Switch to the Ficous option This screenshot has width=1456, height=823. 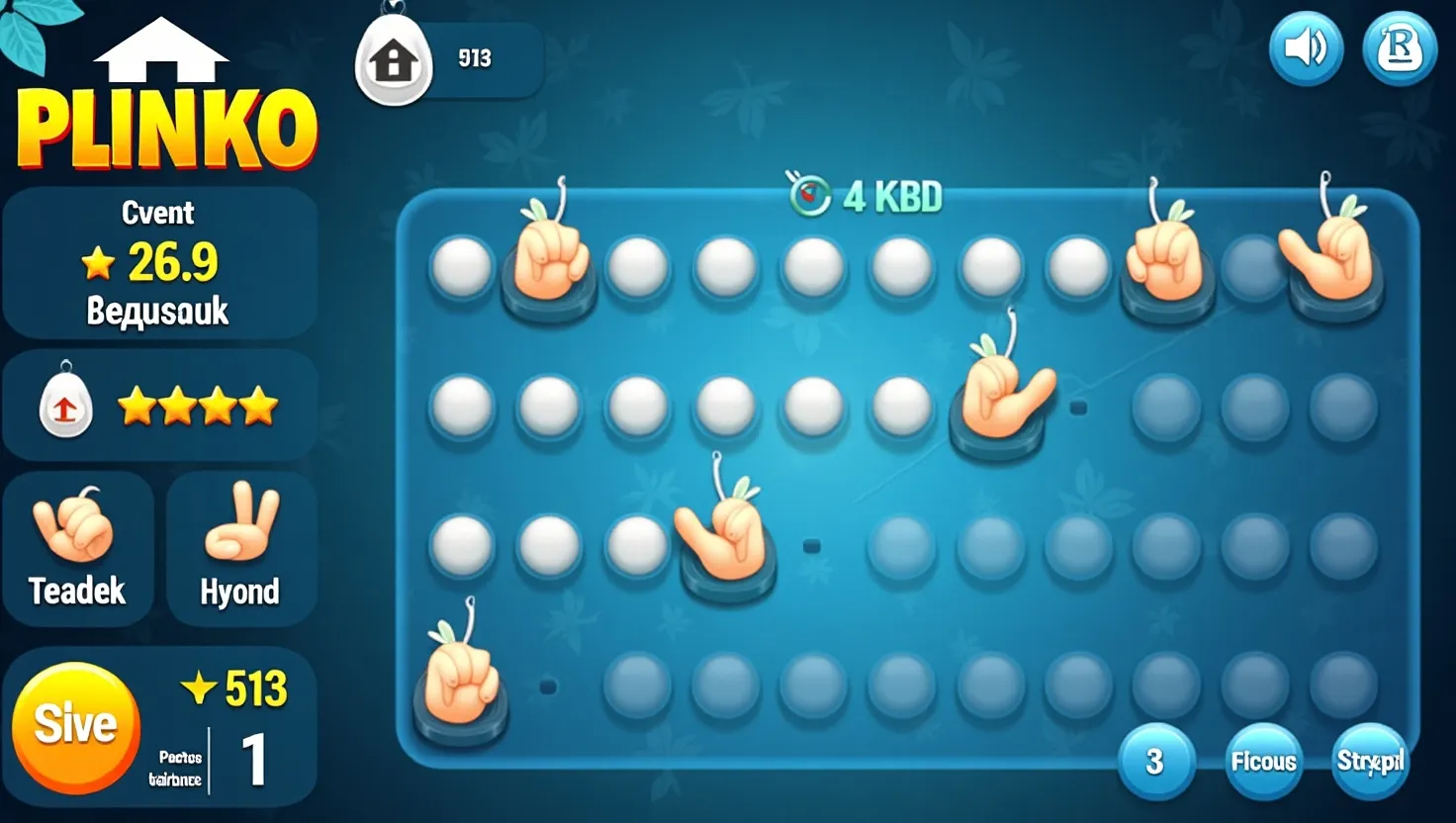[x=1263, y=762]
